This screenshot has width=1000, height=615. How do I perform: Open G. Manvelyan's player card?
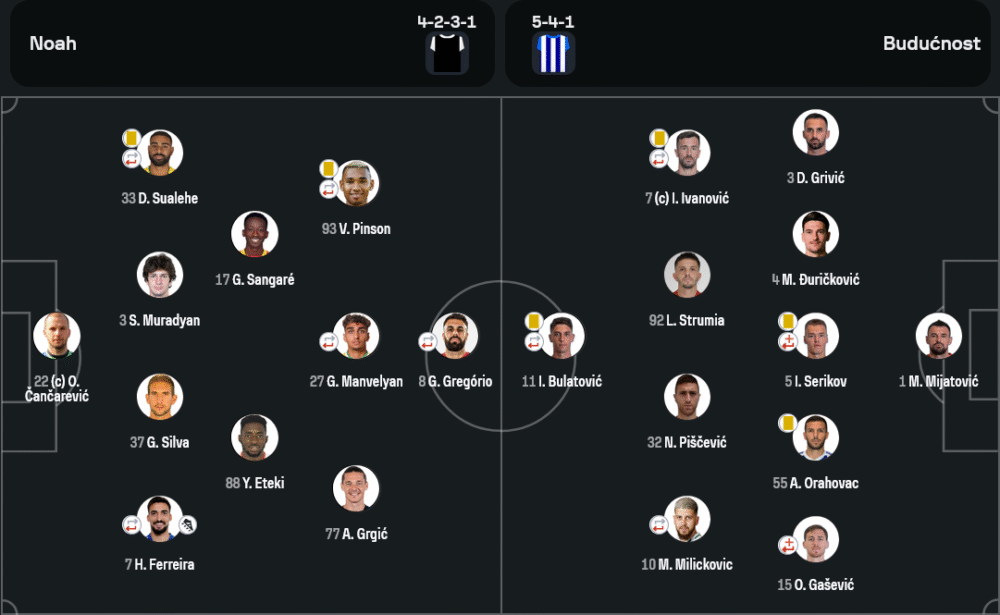pos(356,337)
